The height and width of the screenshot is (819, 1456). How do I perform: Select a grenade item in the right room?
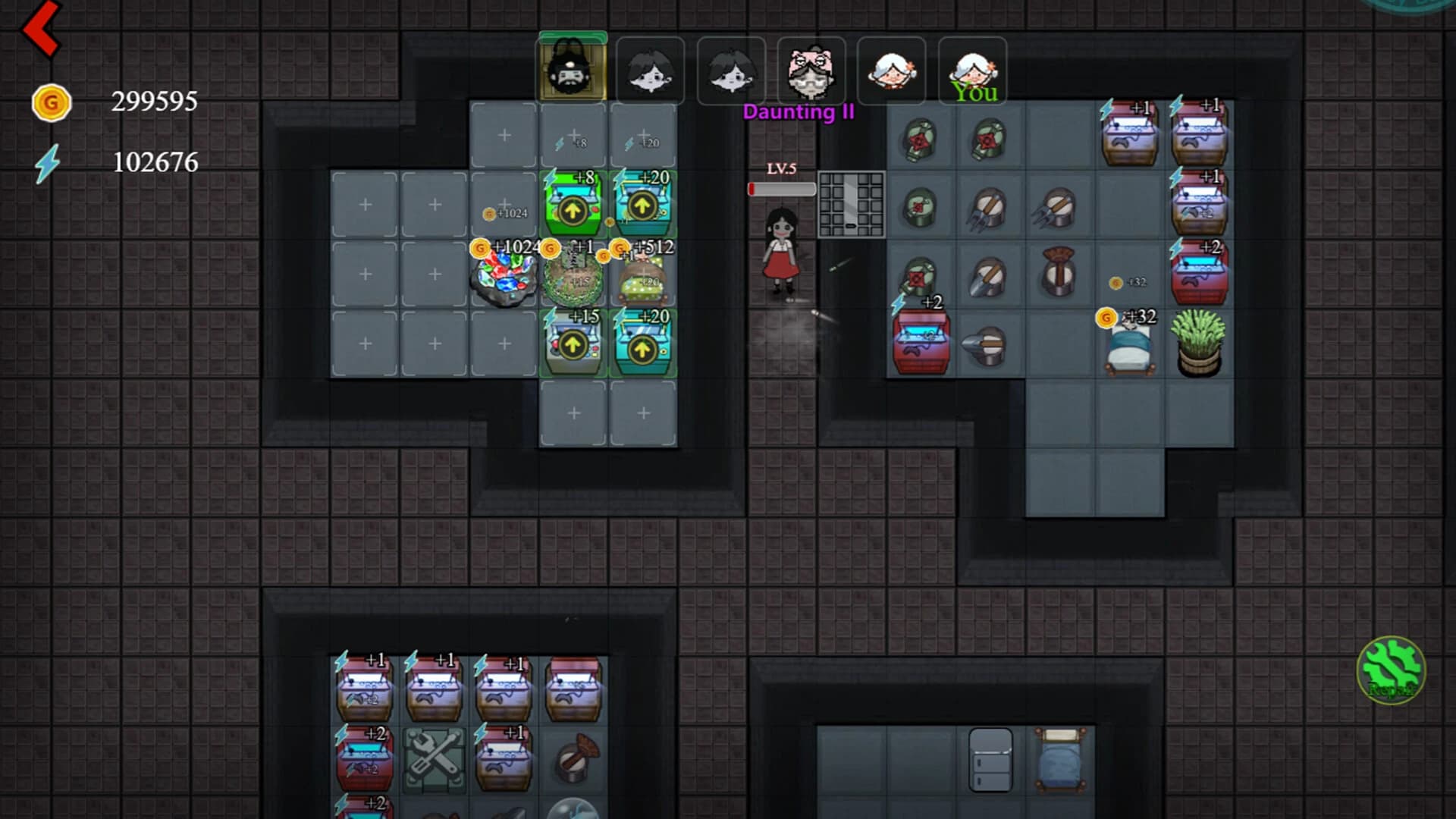click(920, 138)
